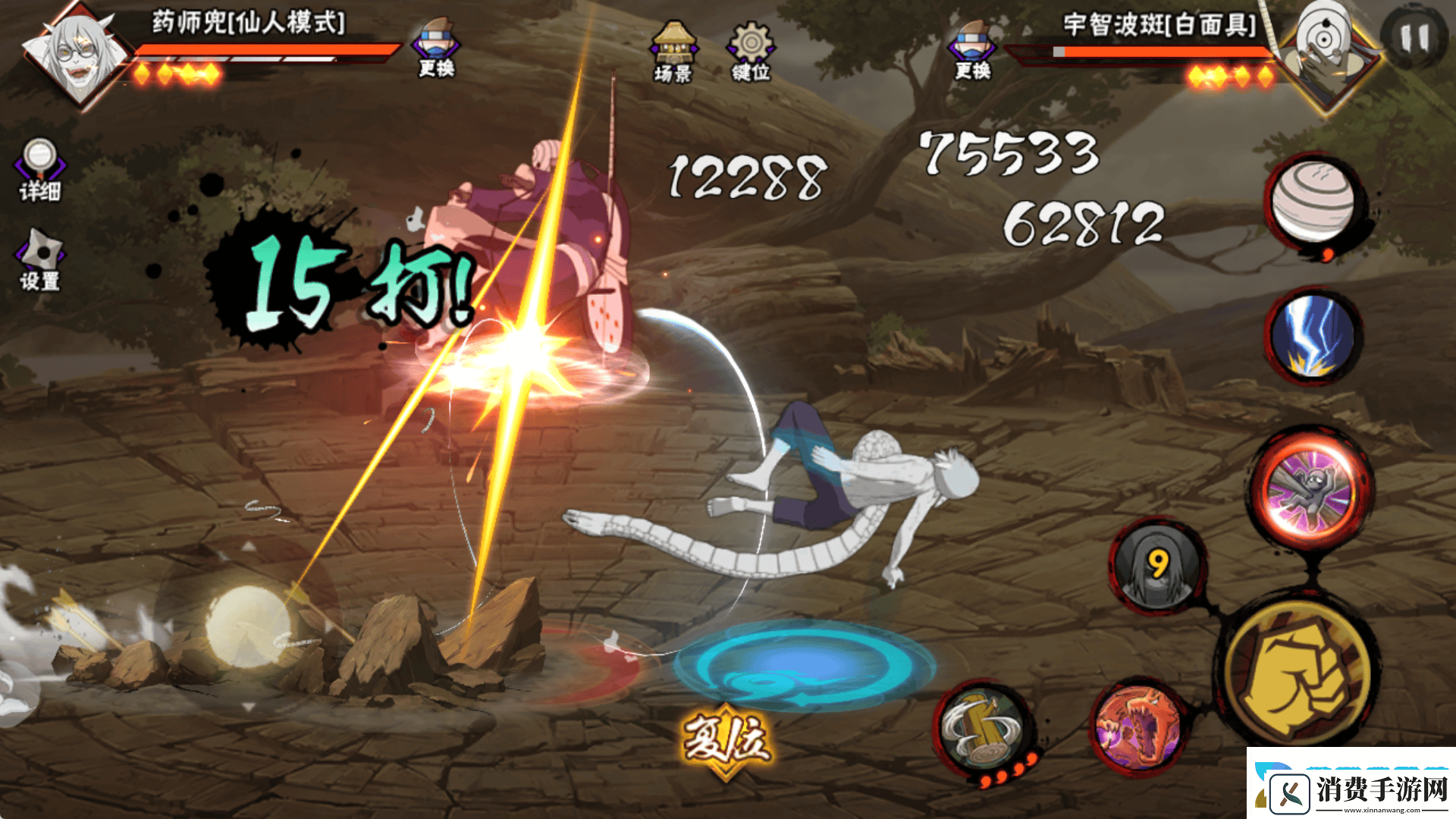Activate the lightning bolt skill
Image resolution: width=1456 pixels, height=819 pixels.
[1313, 334]
